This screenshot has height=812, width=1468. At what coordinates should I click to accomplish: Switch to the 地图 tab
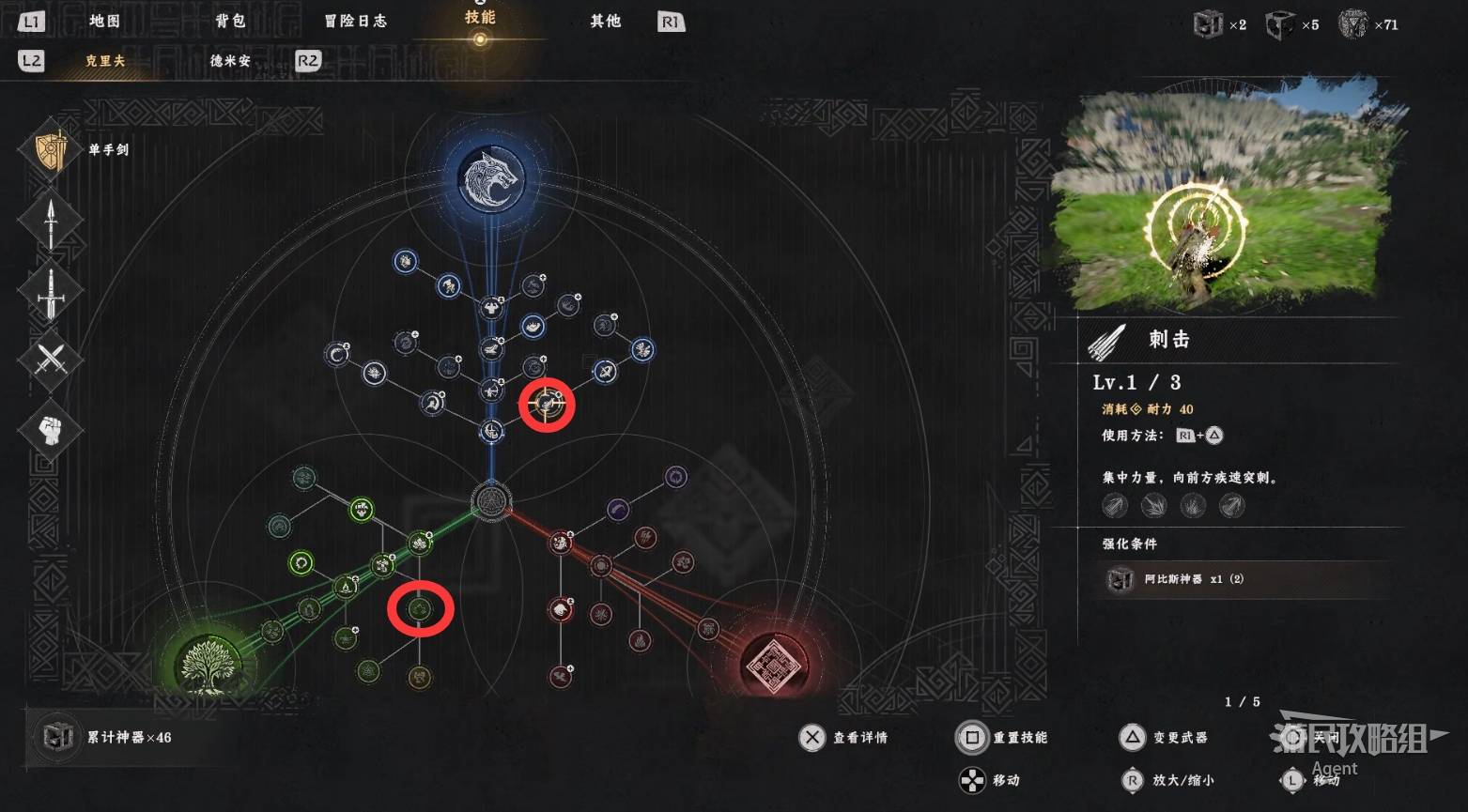coord(104,21)
